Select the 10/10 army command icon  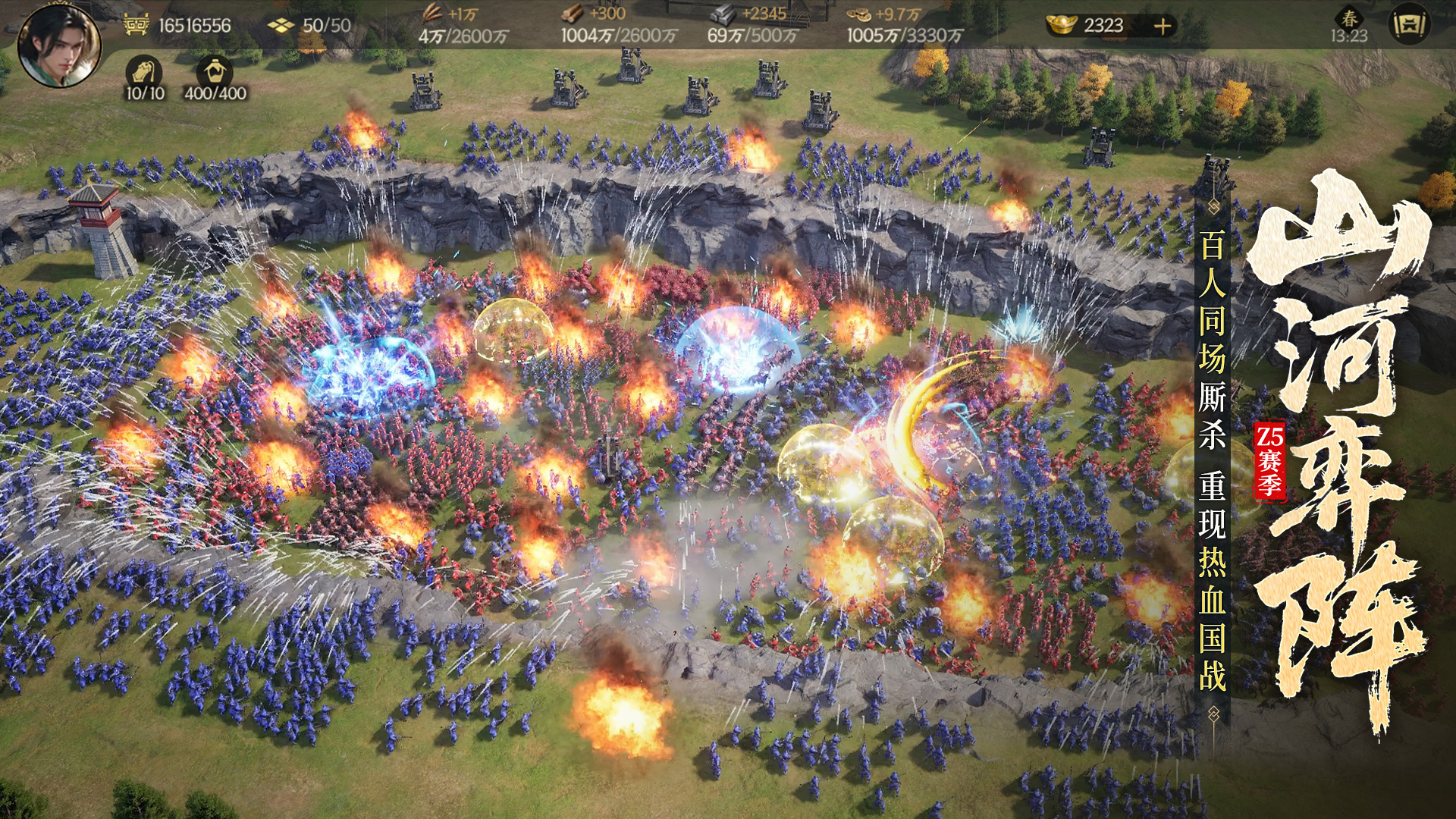point(143,71)
